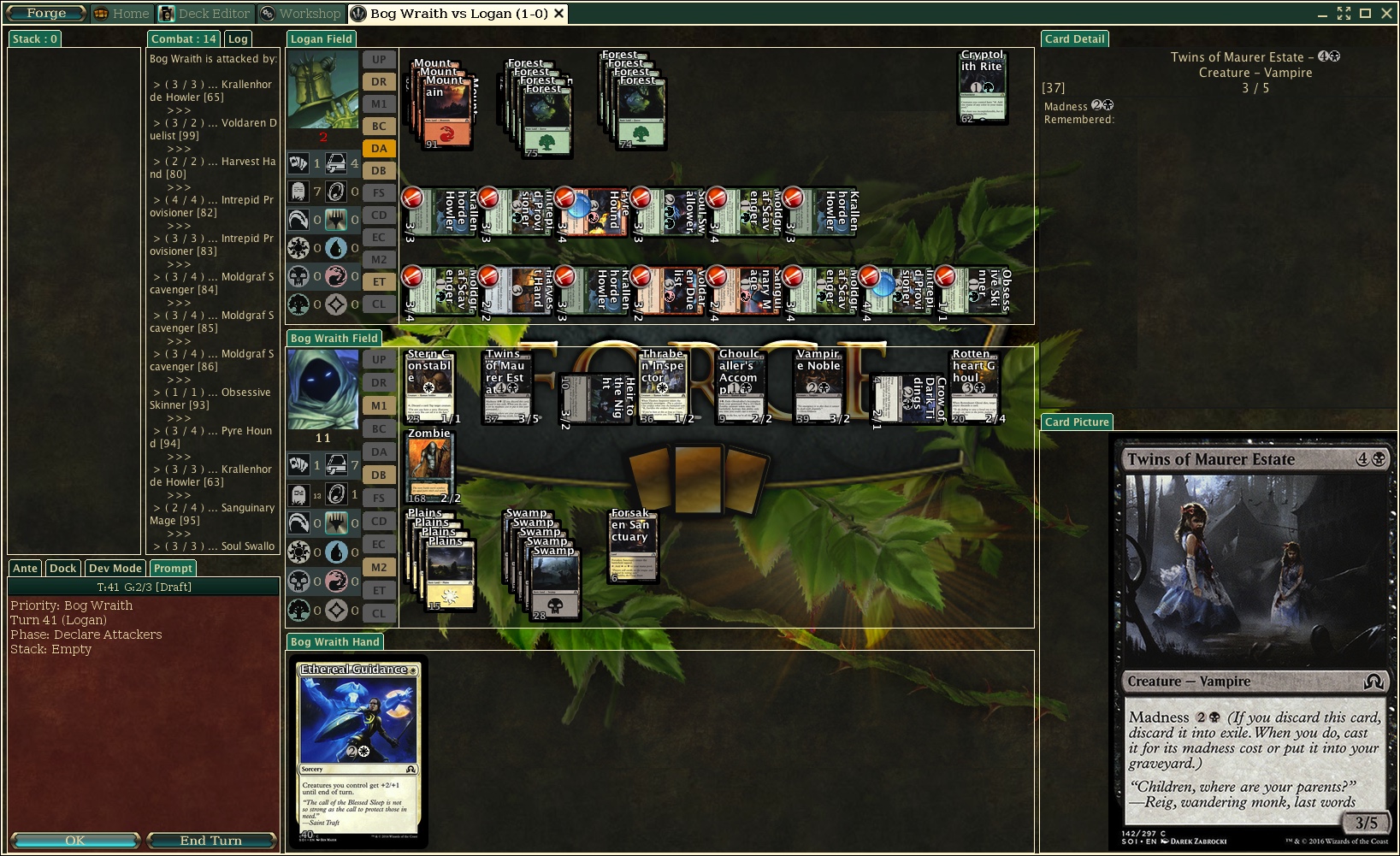Open the Dock tab
Screen dimensions: 1400x856
pos(62,568)
